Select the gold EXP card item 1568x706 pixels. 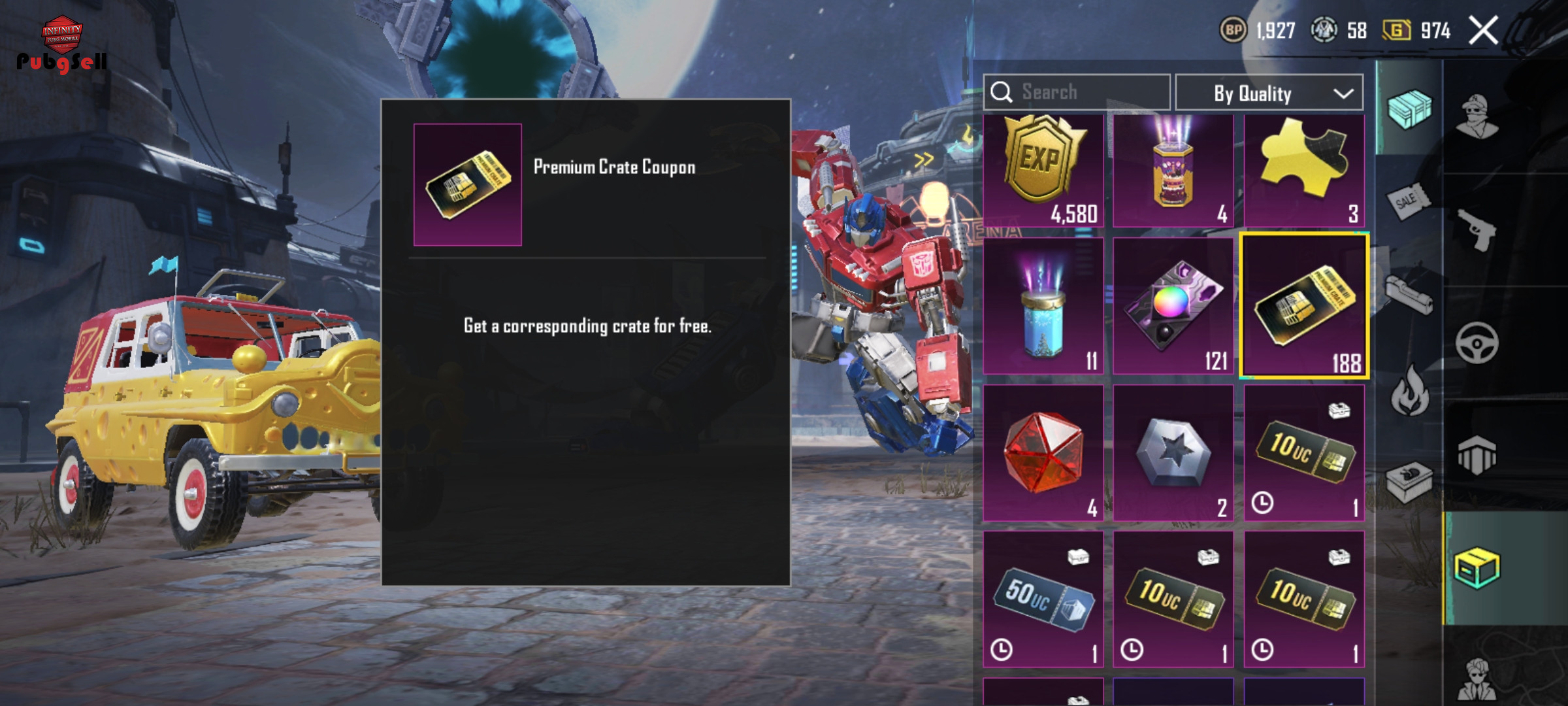pyautogui.click(x=1043, y=171)
